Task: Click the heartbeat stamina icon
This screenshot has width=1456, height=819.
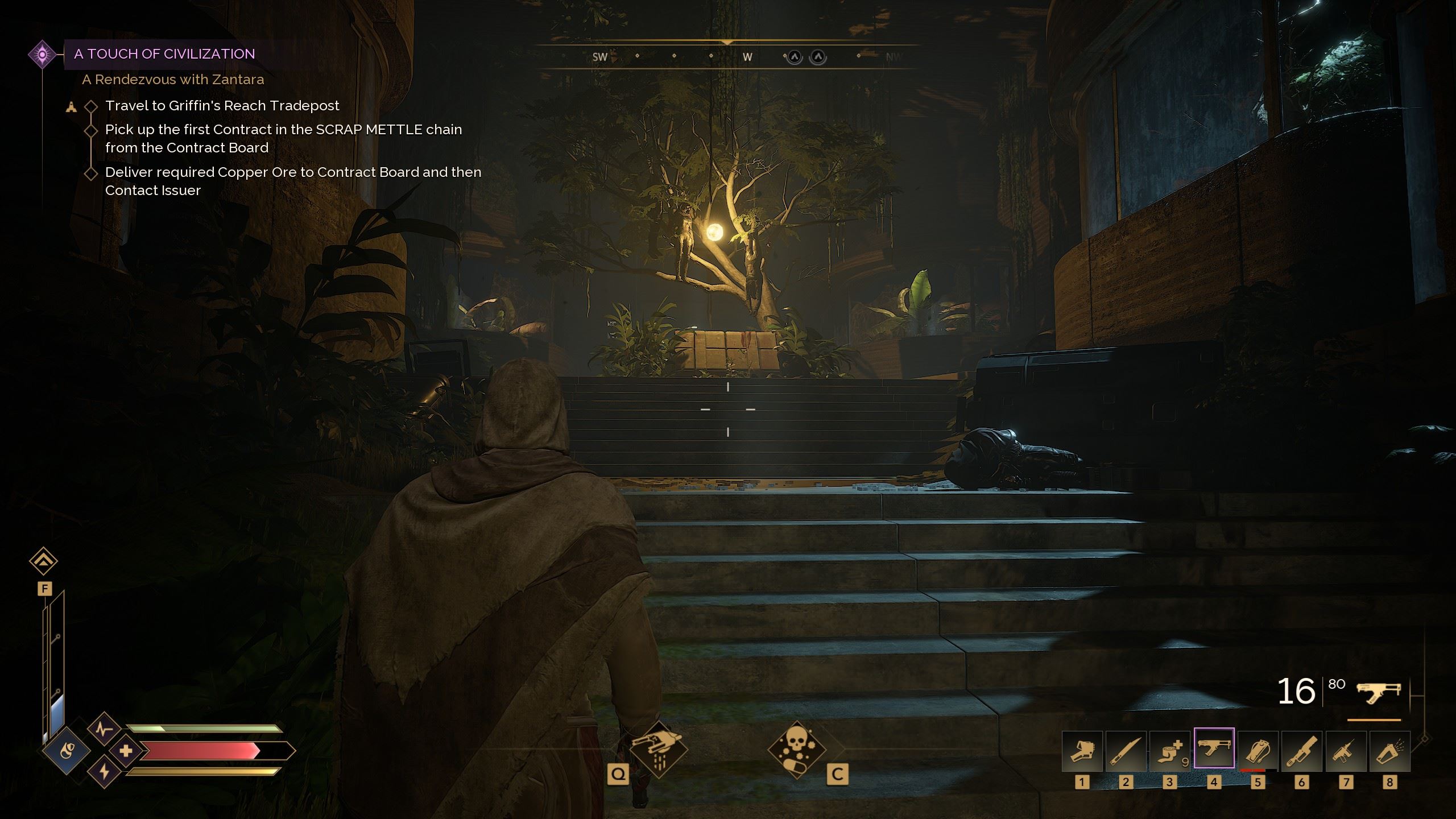Action: point(104,729)
